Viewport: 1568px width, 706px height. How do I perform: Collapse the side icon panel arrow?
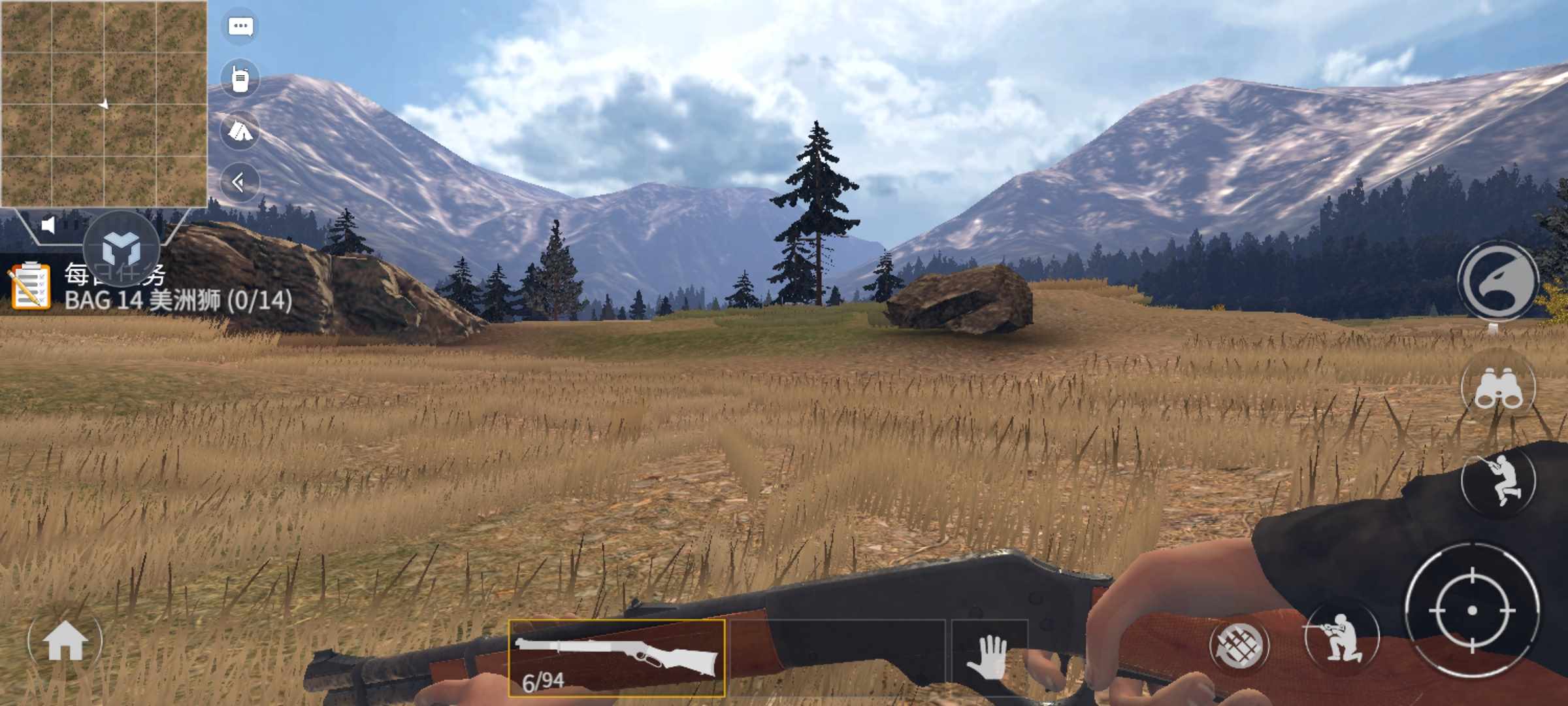click(239, 182)
